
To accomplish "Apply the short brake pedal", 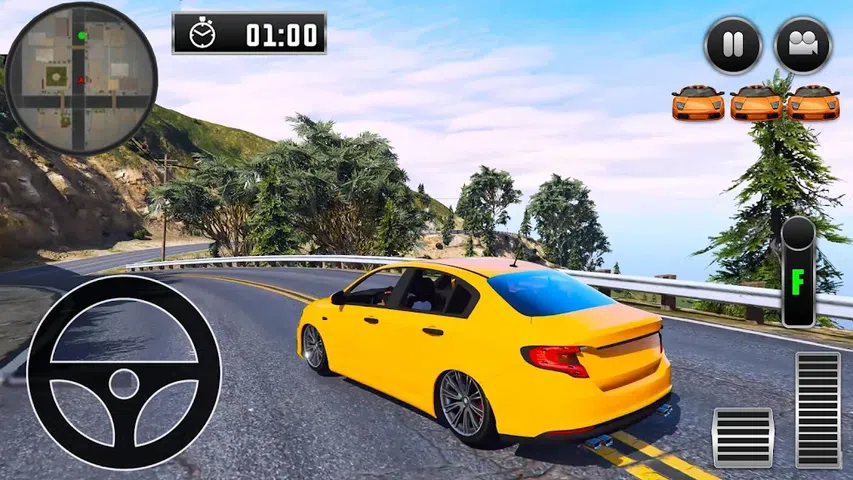I will click(742, 437).
